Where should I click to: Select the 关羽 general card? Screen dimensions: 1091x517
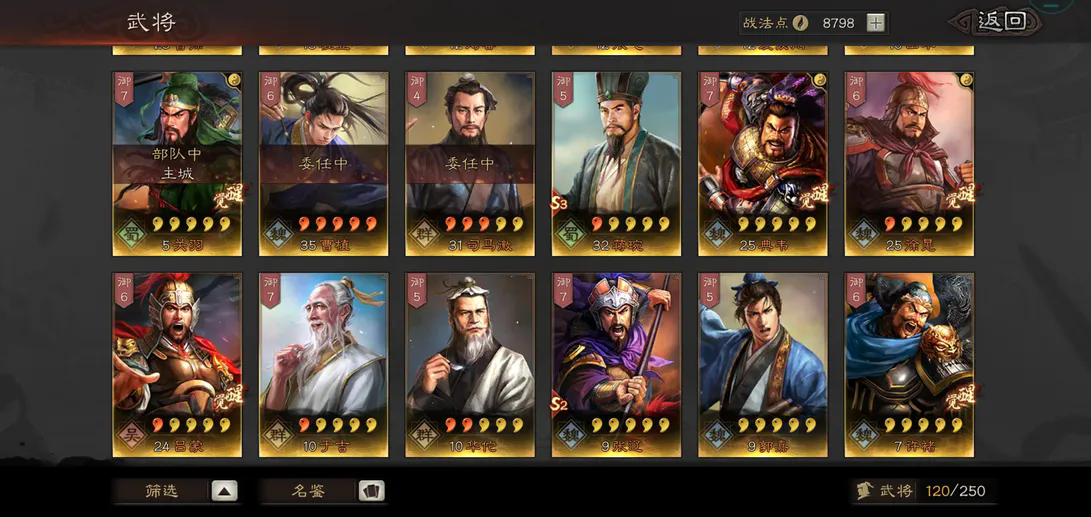[177, 163]
